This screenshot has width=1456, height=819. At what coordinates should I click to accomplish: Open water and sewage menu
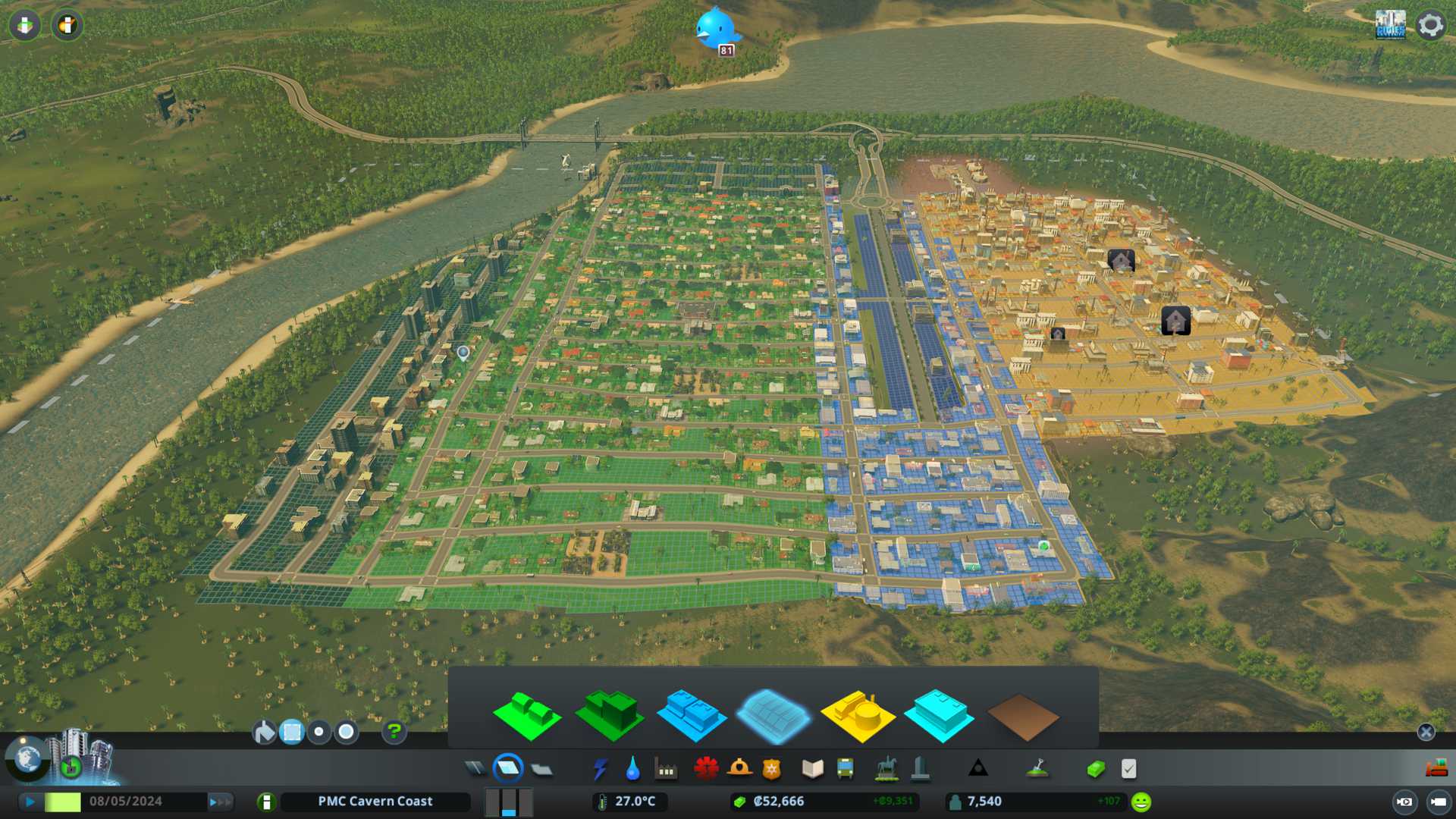click(x=632, y=769)
